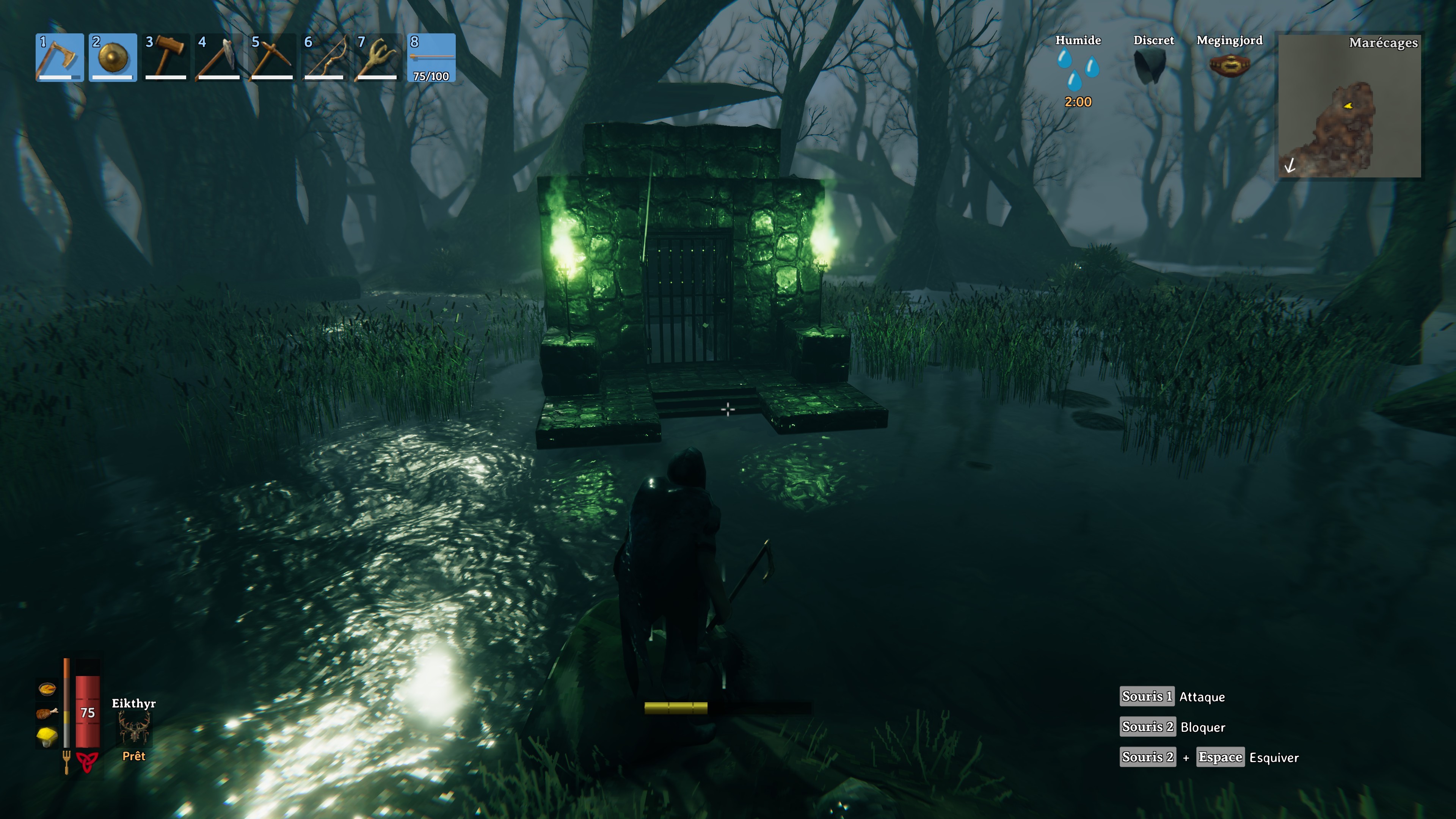Select the bronze axe in hotbar slot 1
The height and width of the screenshot is (819, 1456).
60,57
